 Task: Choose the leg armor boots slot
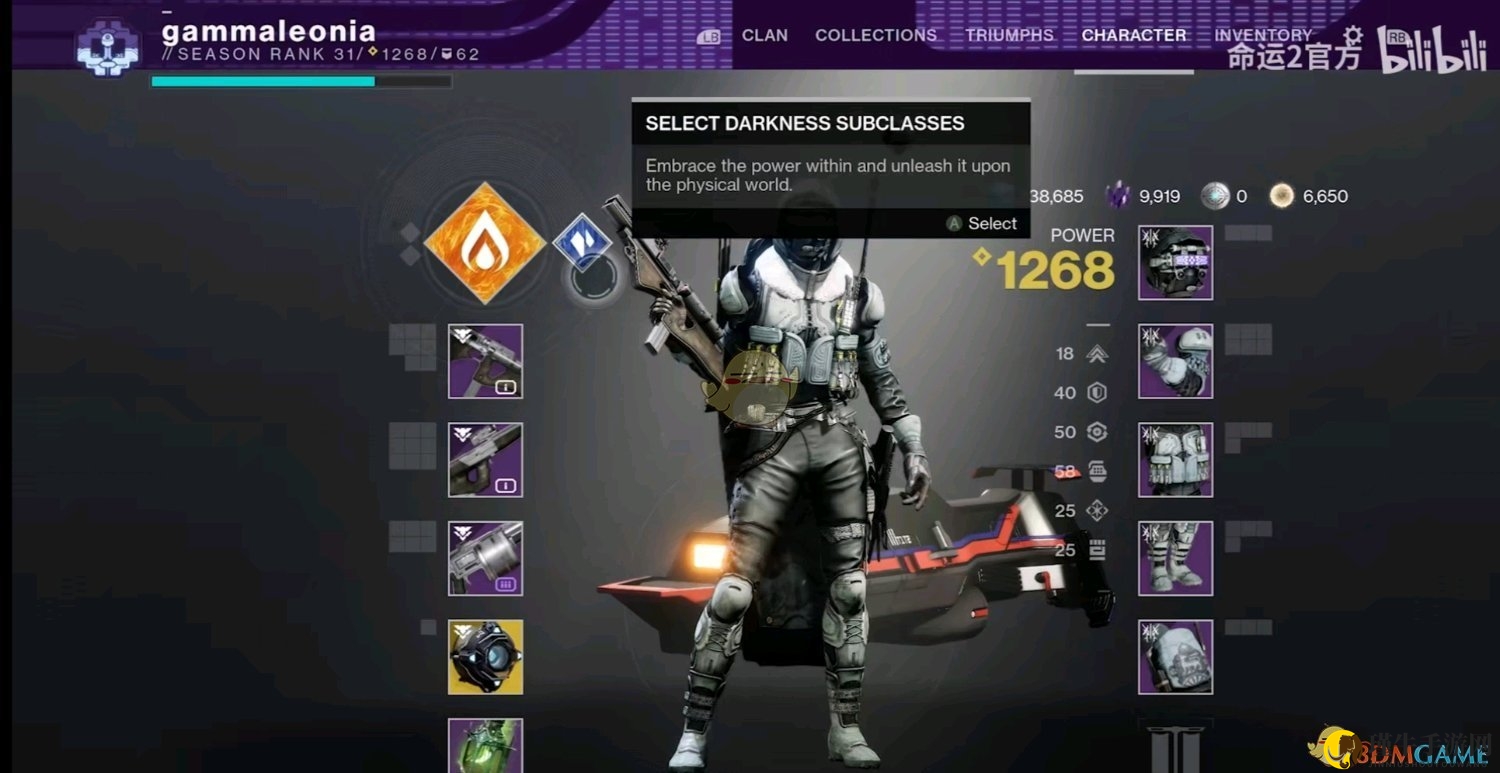(1175, 558)
